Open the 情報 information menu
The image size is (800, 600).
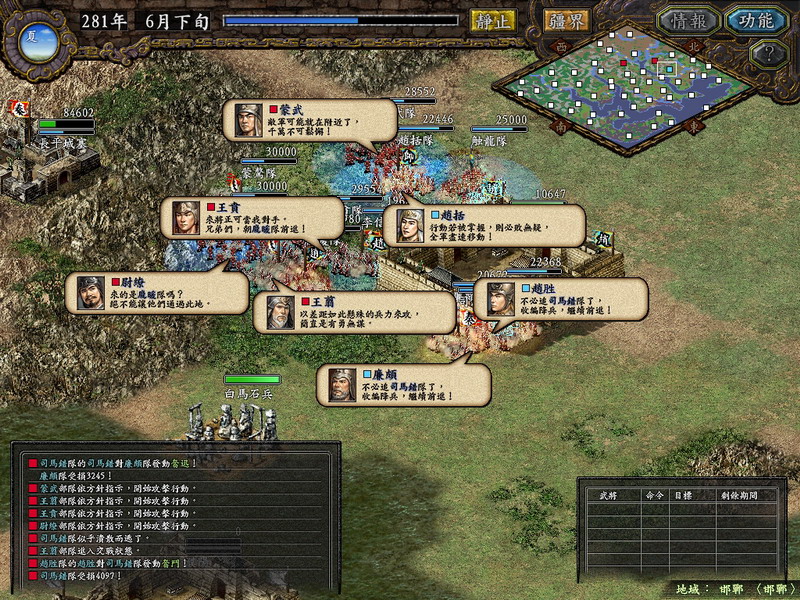tap(688, 20)
